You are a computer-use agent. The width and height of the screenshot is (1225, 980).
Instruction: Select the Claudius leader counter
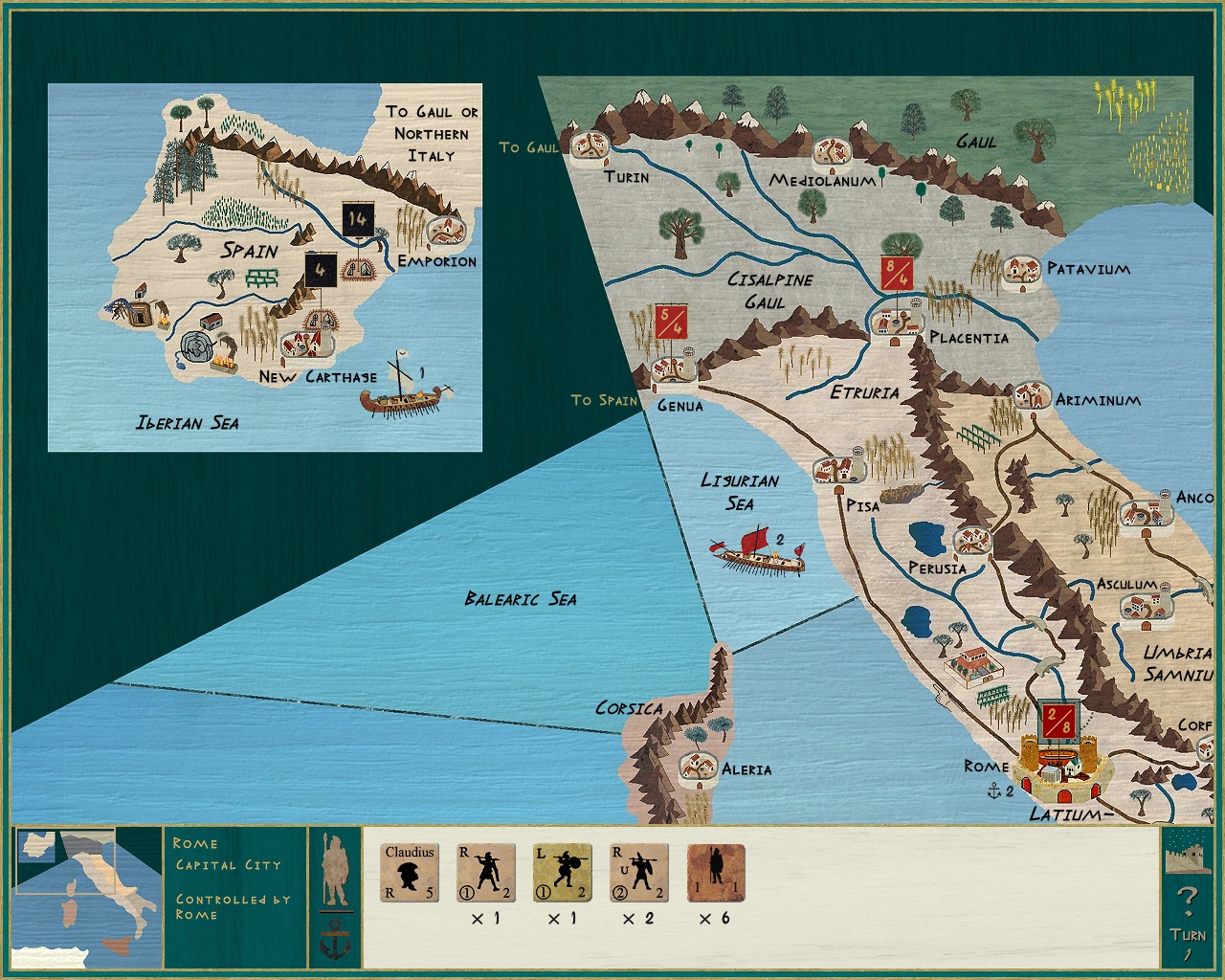coord(410,874)
